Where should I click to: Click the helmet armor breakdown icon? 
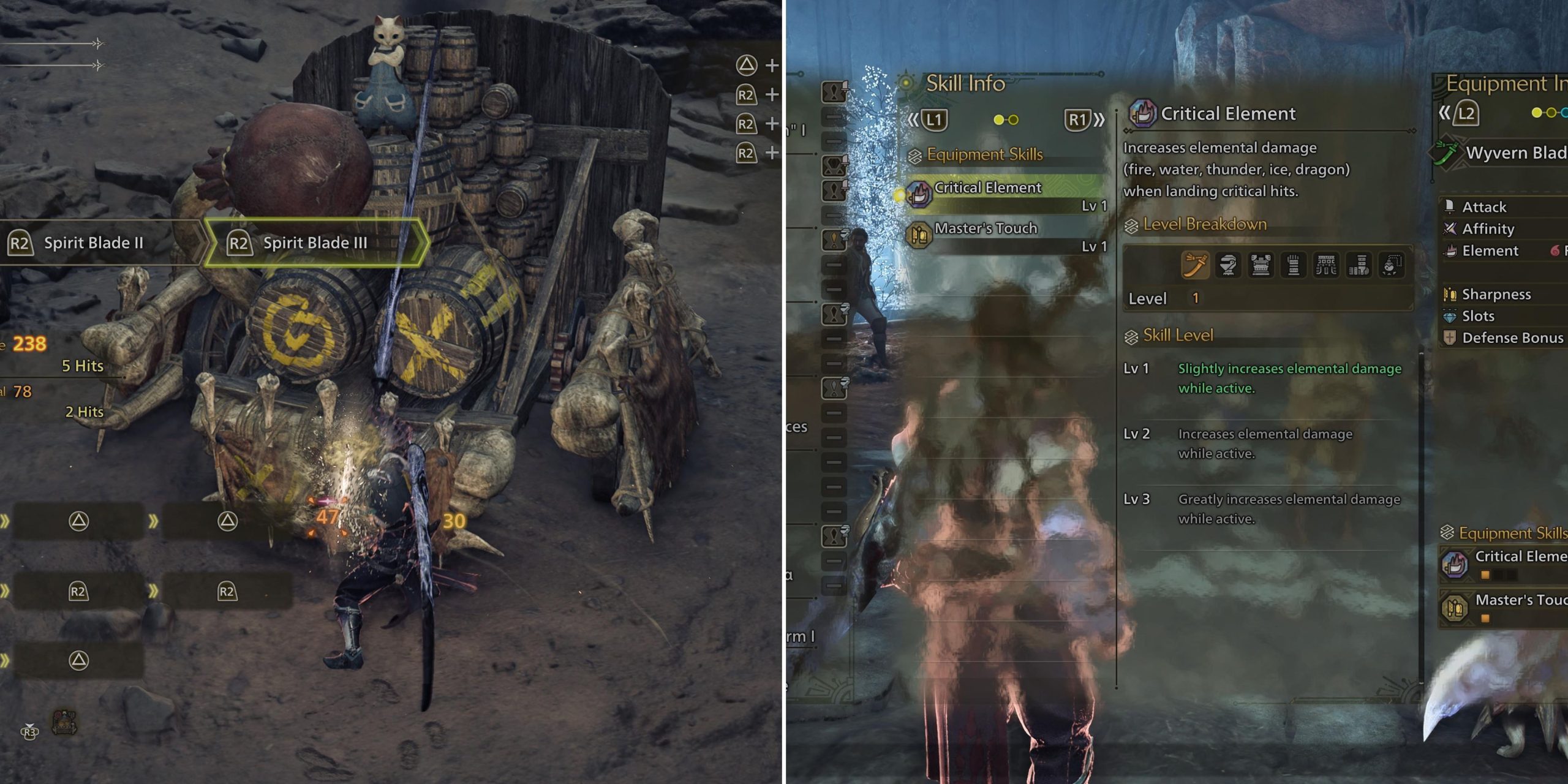click(1227, 265)
